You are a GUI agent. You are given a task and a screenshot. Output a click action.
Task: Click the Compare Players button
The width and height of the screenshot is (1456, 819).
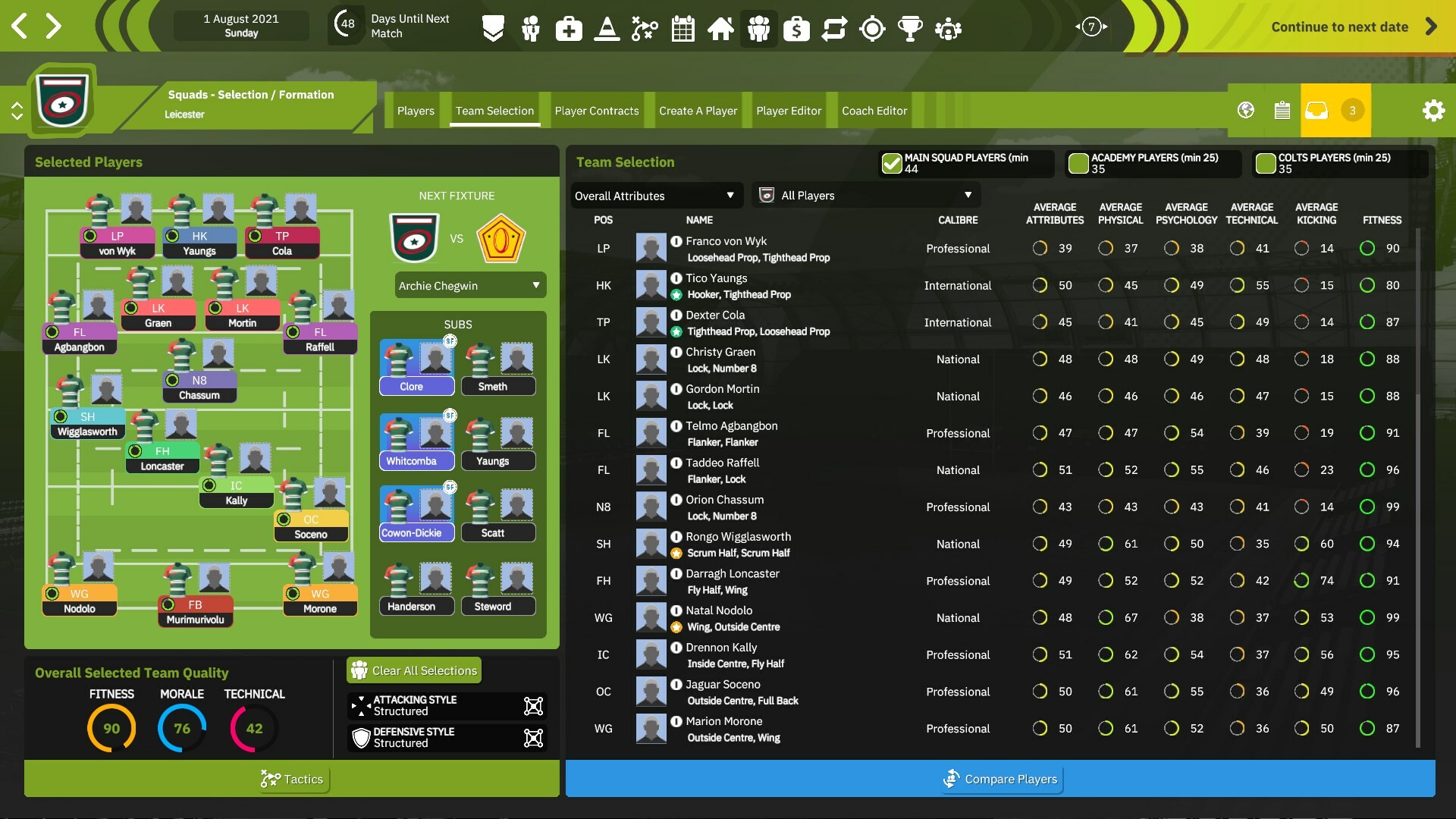click(x=1001, y=779)
